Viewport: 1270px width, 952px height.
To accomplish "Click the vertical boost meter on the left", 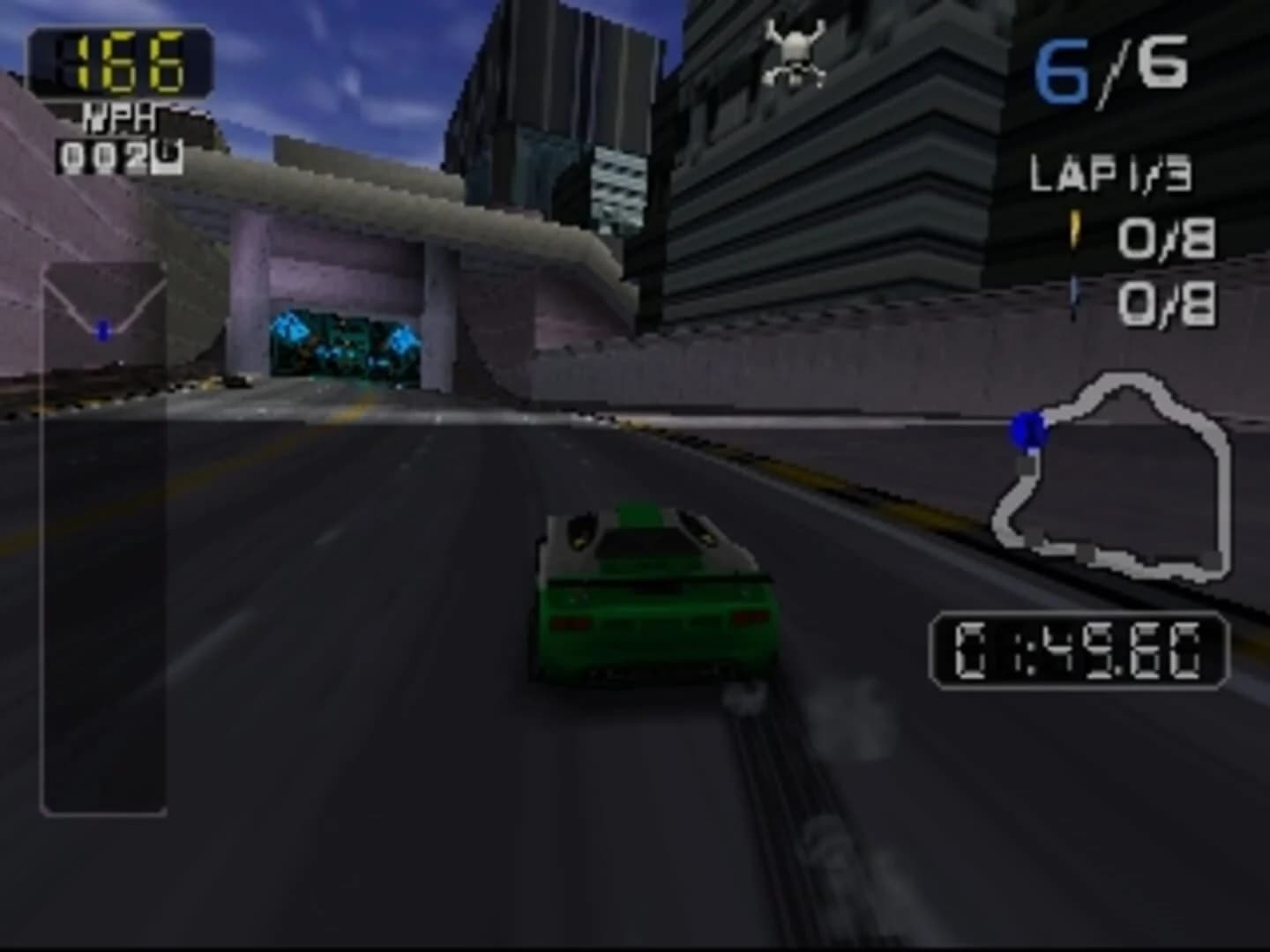I will point(103,538).
